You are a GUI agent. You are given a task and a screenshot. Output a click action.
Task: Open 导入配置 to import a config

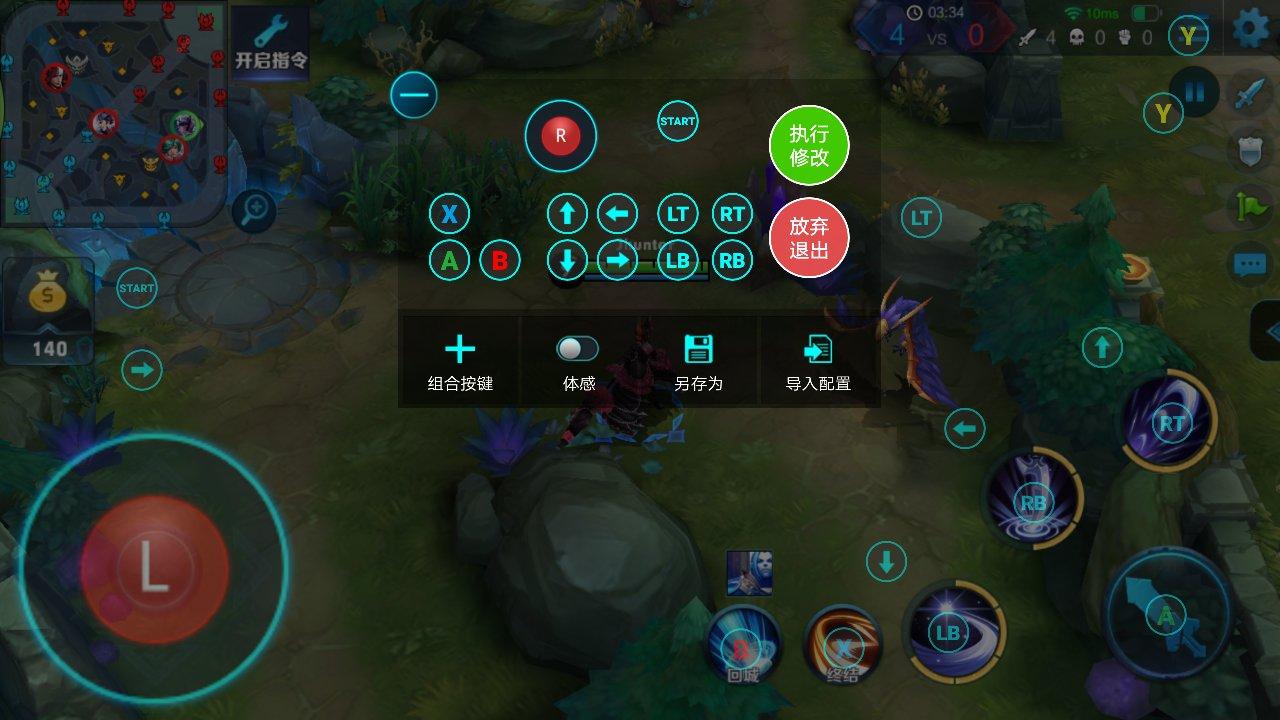click(x=818, y=362)
